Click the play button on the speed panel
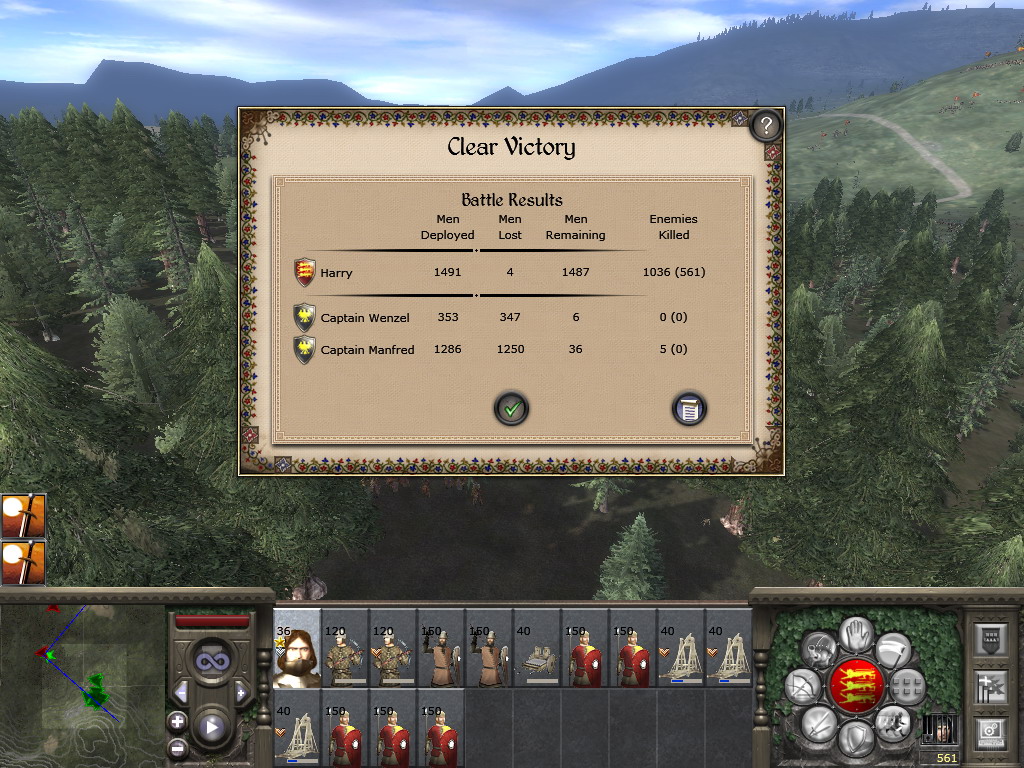The height and width of the screenshot is (768, 1024). click(x=211, y=727)
